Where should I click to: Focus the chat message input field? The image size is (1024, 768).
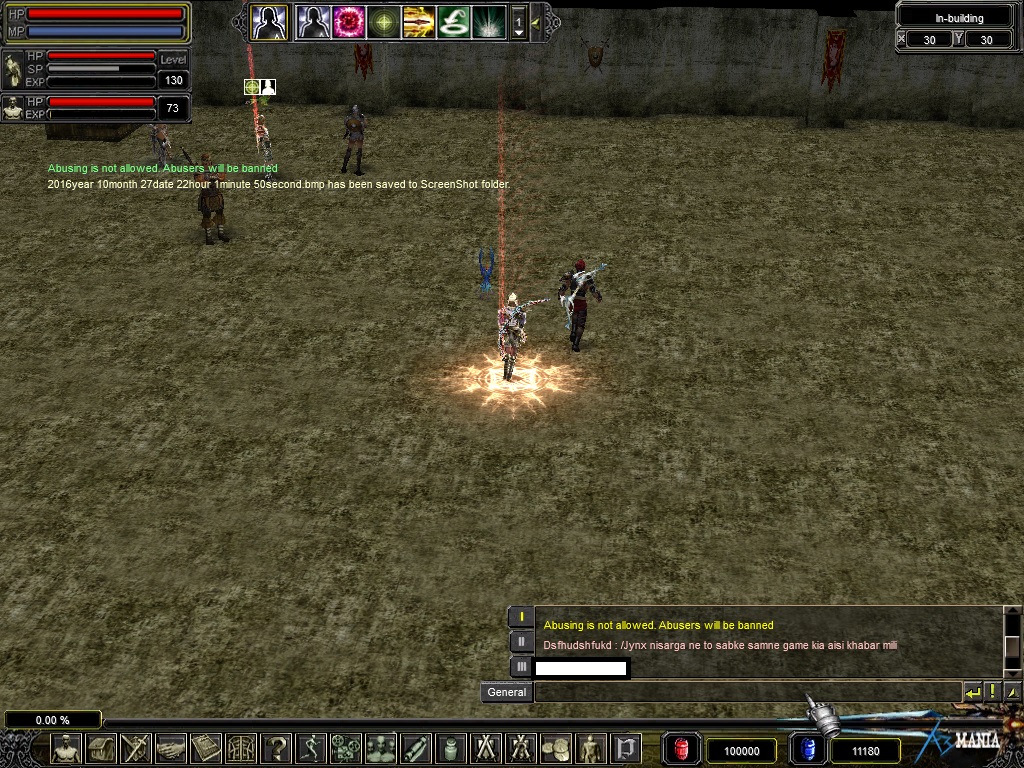[x=748, y=692]
